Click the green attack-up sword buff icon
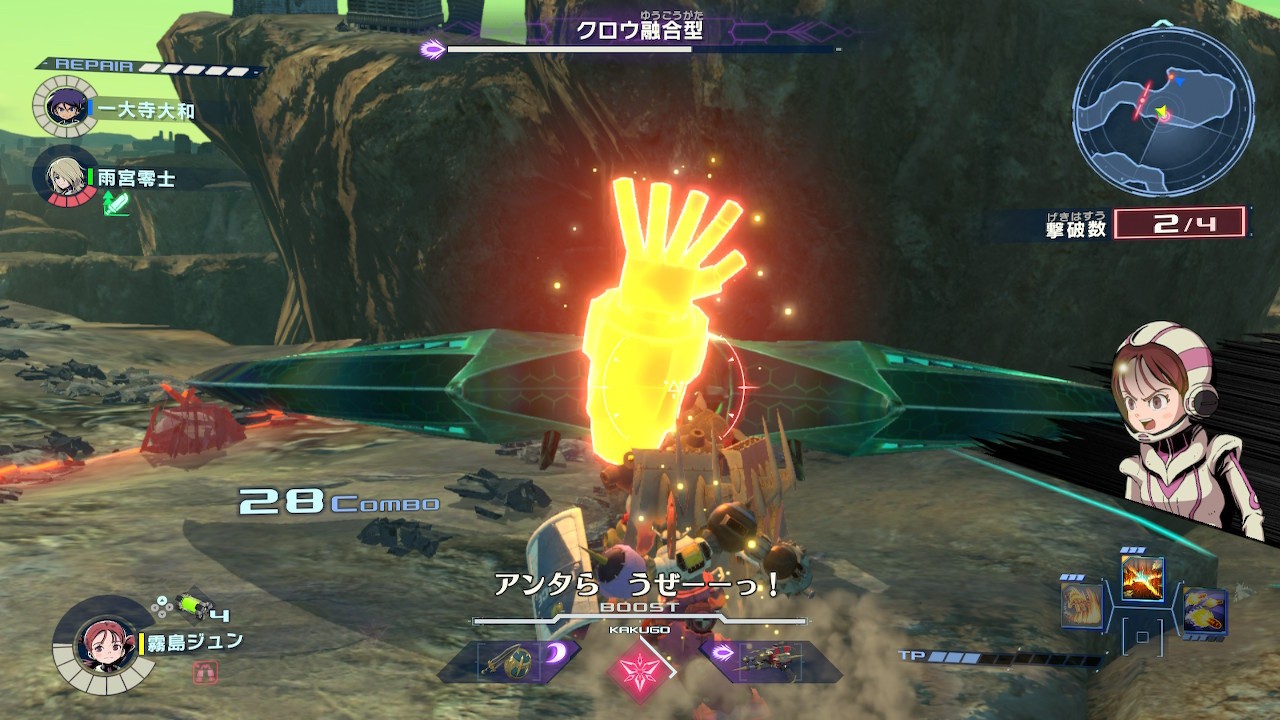Image resolution: width=1280 pixels, height=720 pixels. (116, 205)
